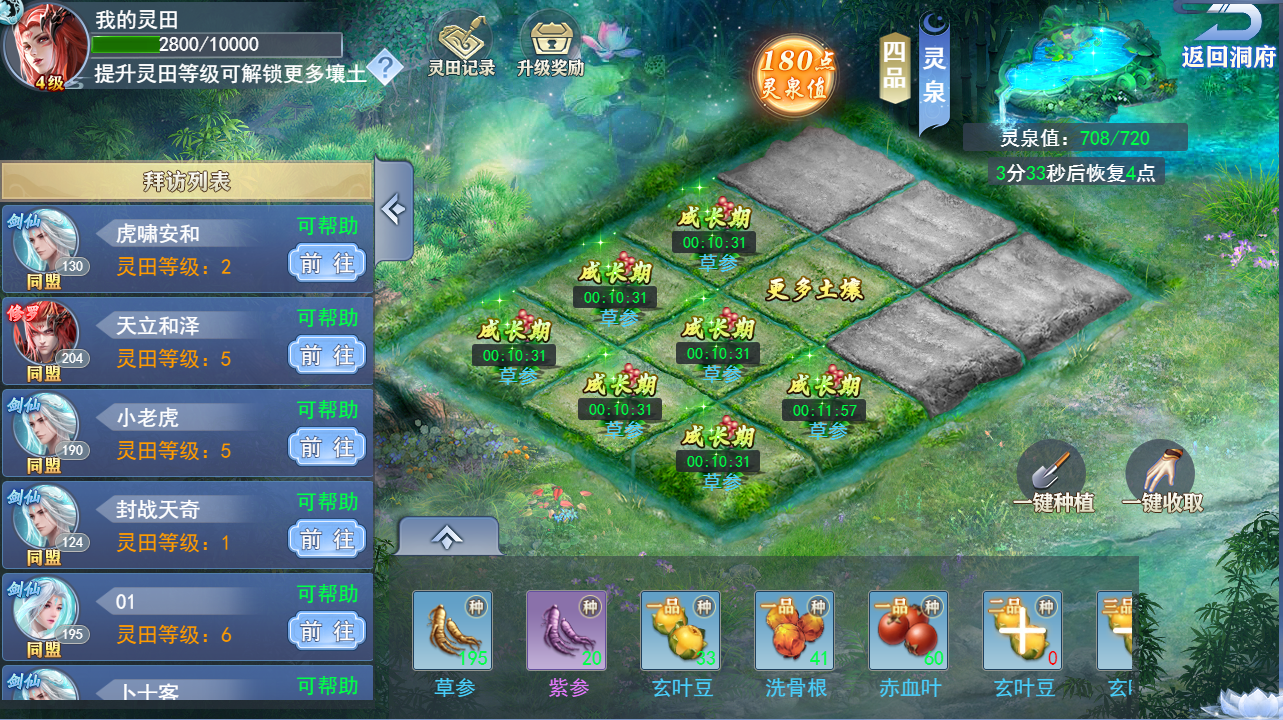Image resolution: width=1283 pixels, height=720 pixels.
Task: Open the 灵田记录 field log
Action: [461, 45]
